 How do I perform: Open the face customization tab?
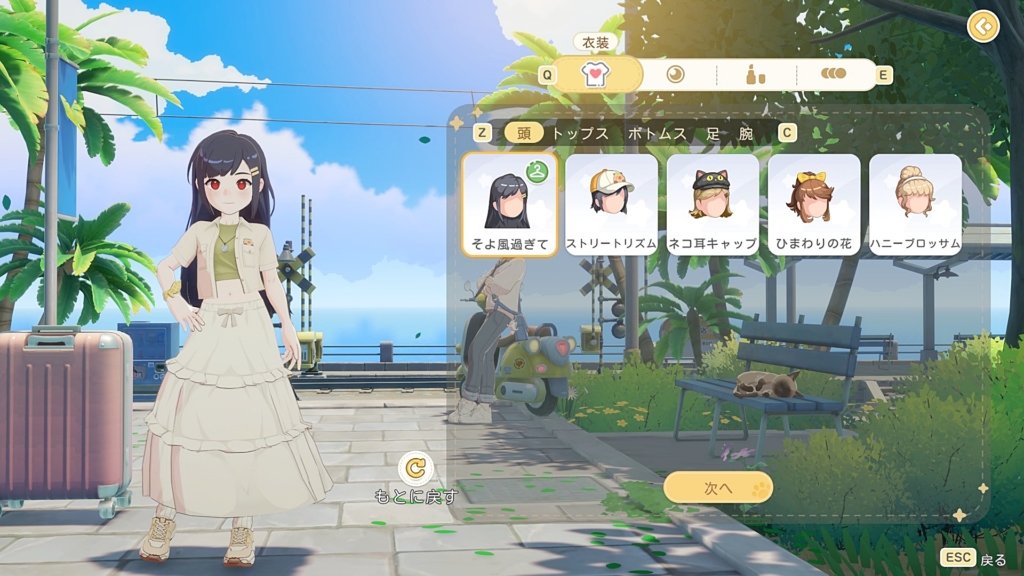[676, 75]
